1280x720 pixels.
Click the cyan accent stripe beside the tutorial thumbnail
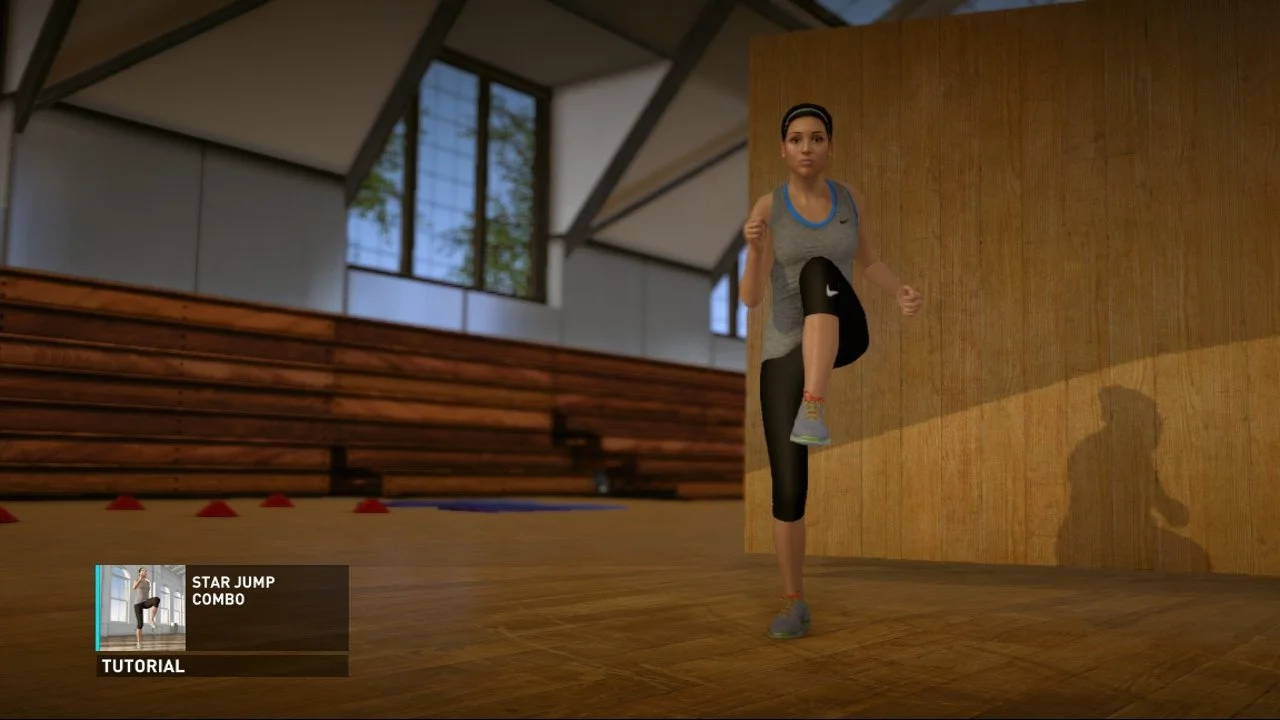[x=96, y=608]
